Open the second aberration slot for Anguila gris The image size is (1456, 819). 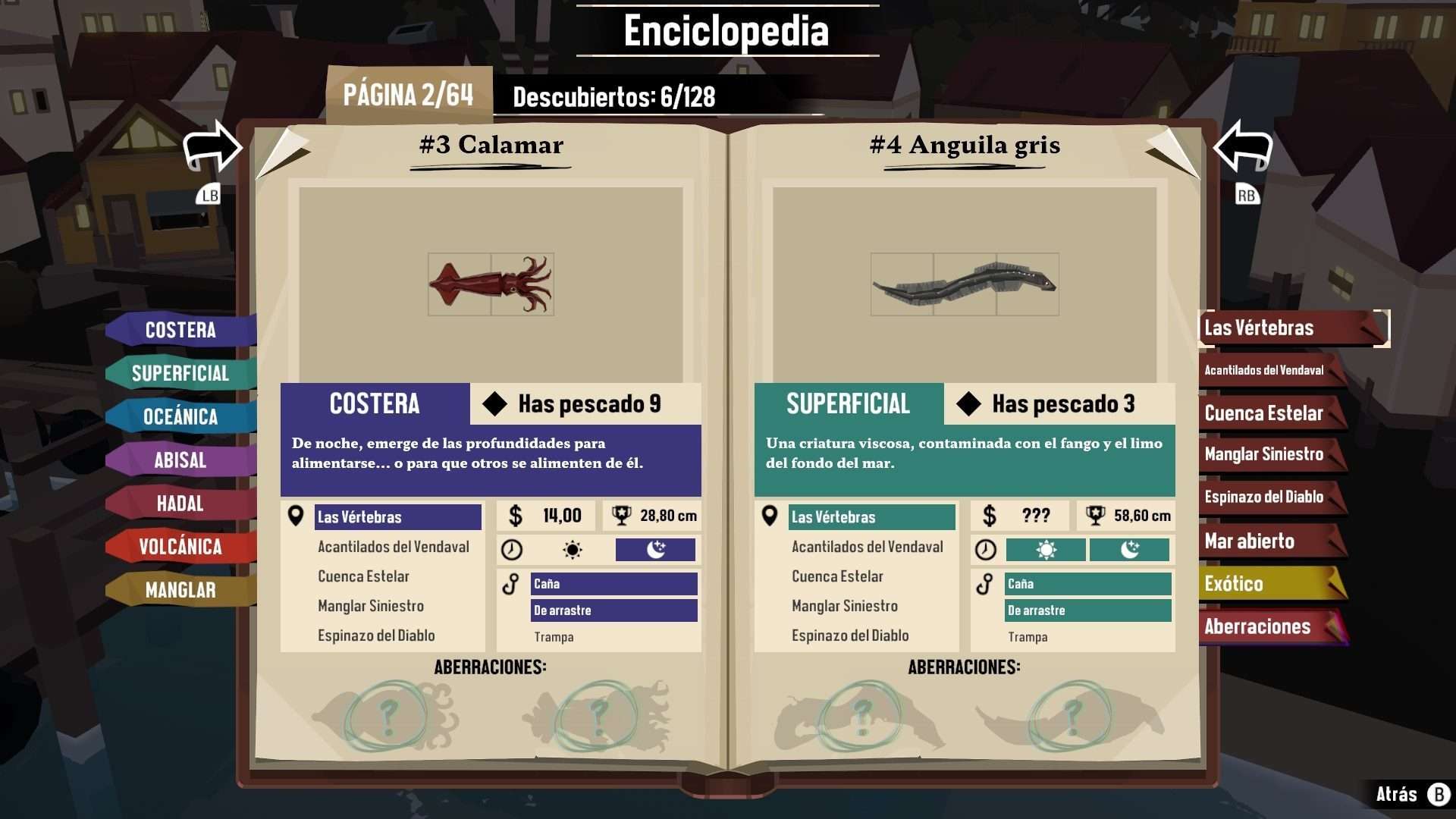[1071, 716]
